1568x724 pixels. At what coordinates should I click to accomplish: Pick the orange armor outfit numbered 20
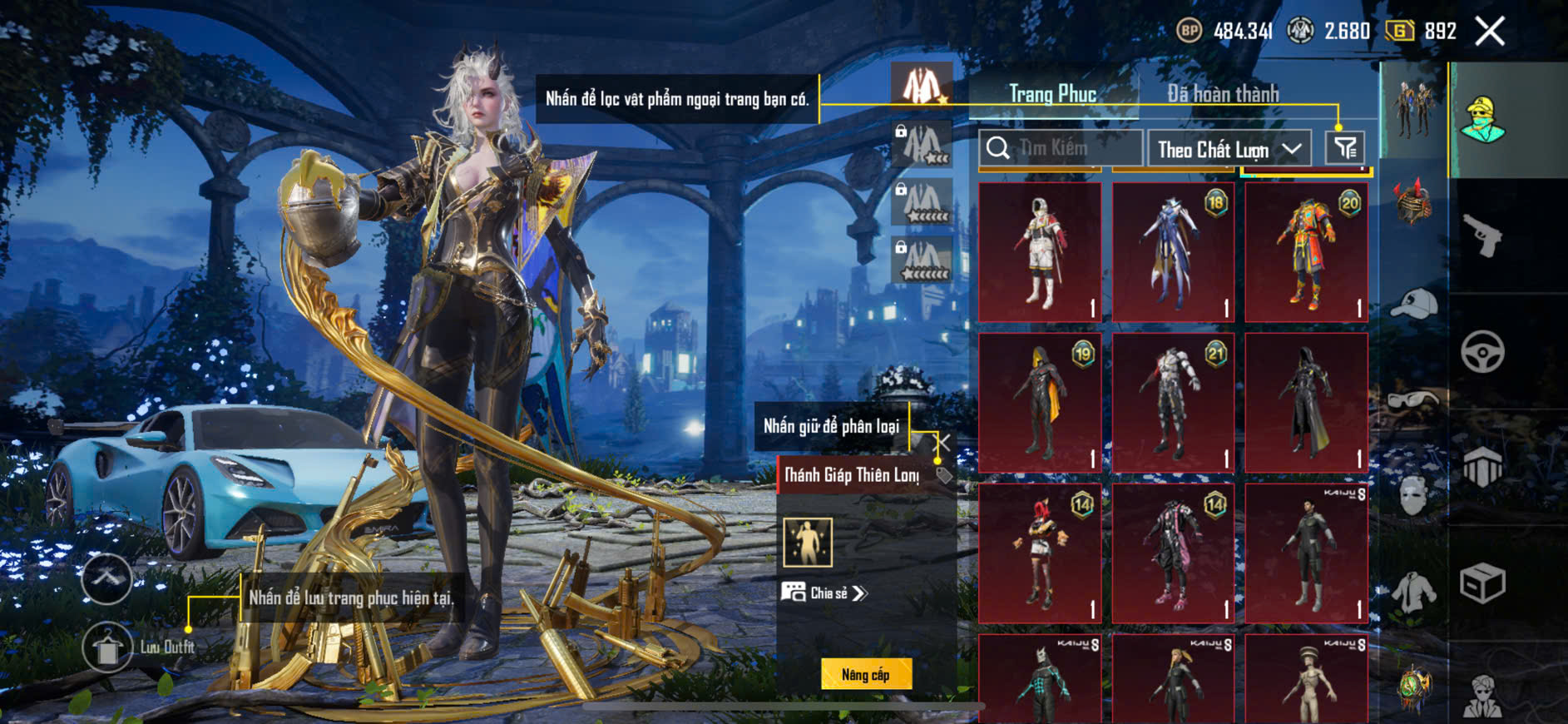click(1306, 252)
